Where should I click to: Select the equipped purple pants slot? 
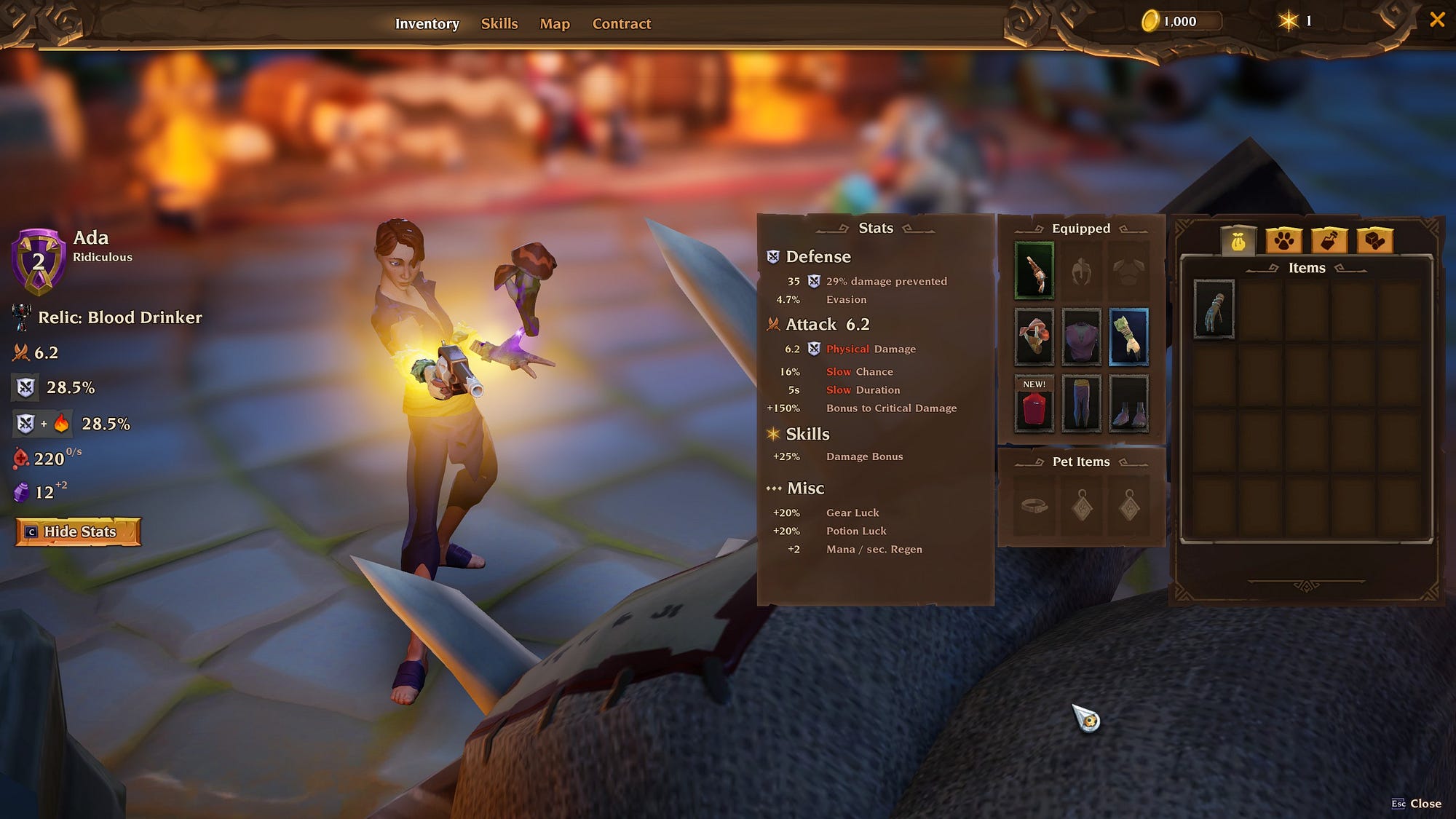pos(1081,403)
